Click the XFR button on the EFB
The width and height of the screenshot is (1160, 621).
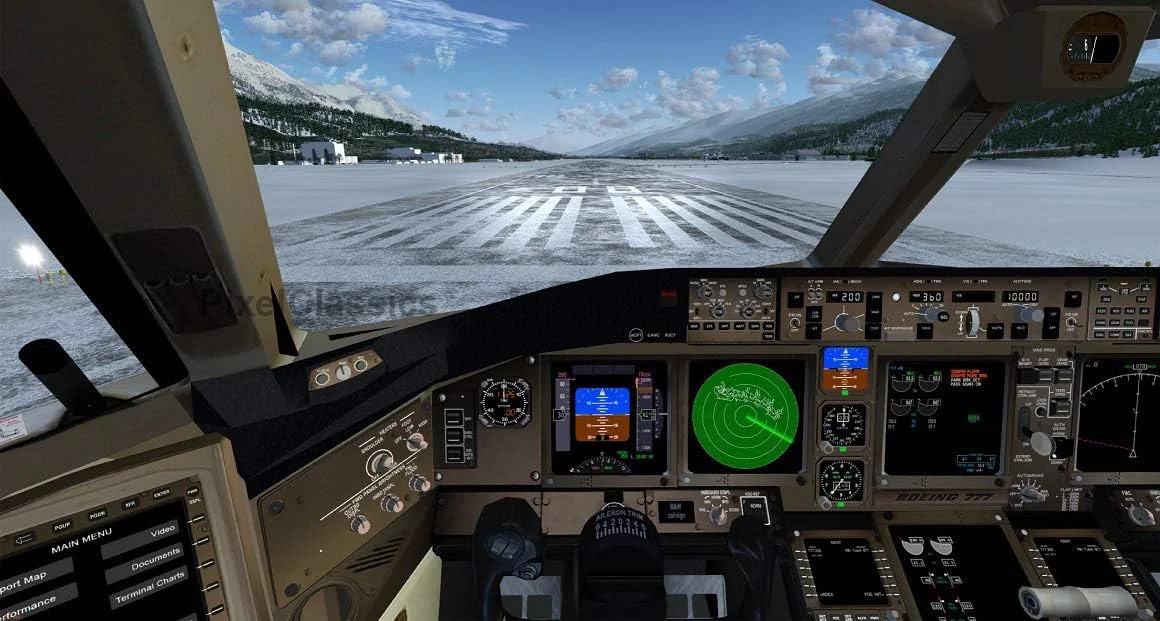coord(130,505)
